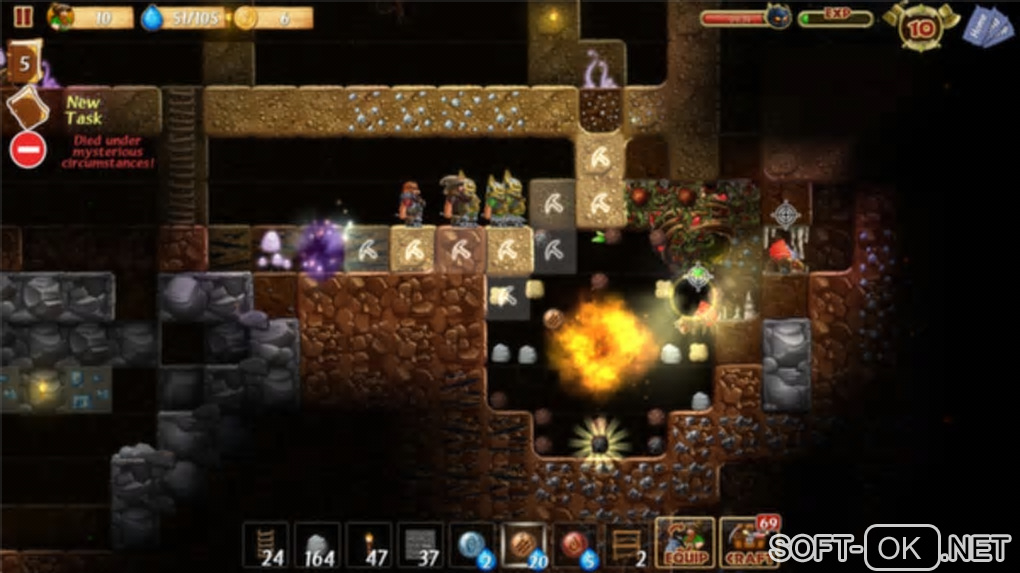The height and width of the screenshot is (573, 1020).
Task: Open the Equip menu
Action: pos(685,543)
